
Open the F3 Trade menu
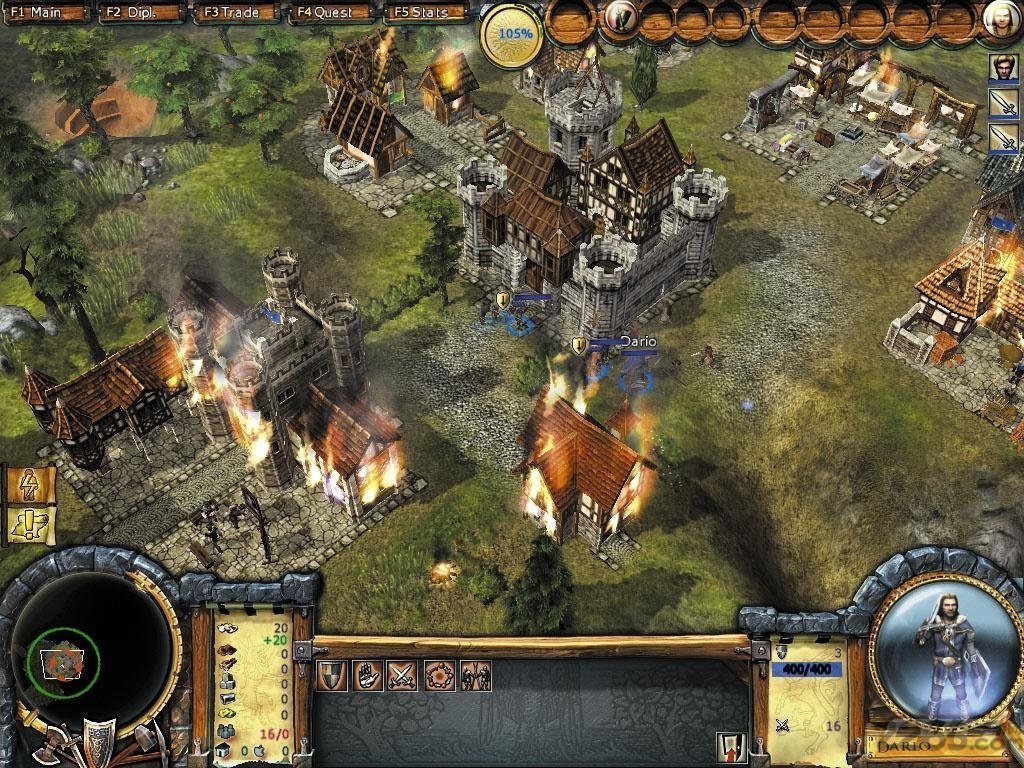pyautogui.click(x=236, y=12)
